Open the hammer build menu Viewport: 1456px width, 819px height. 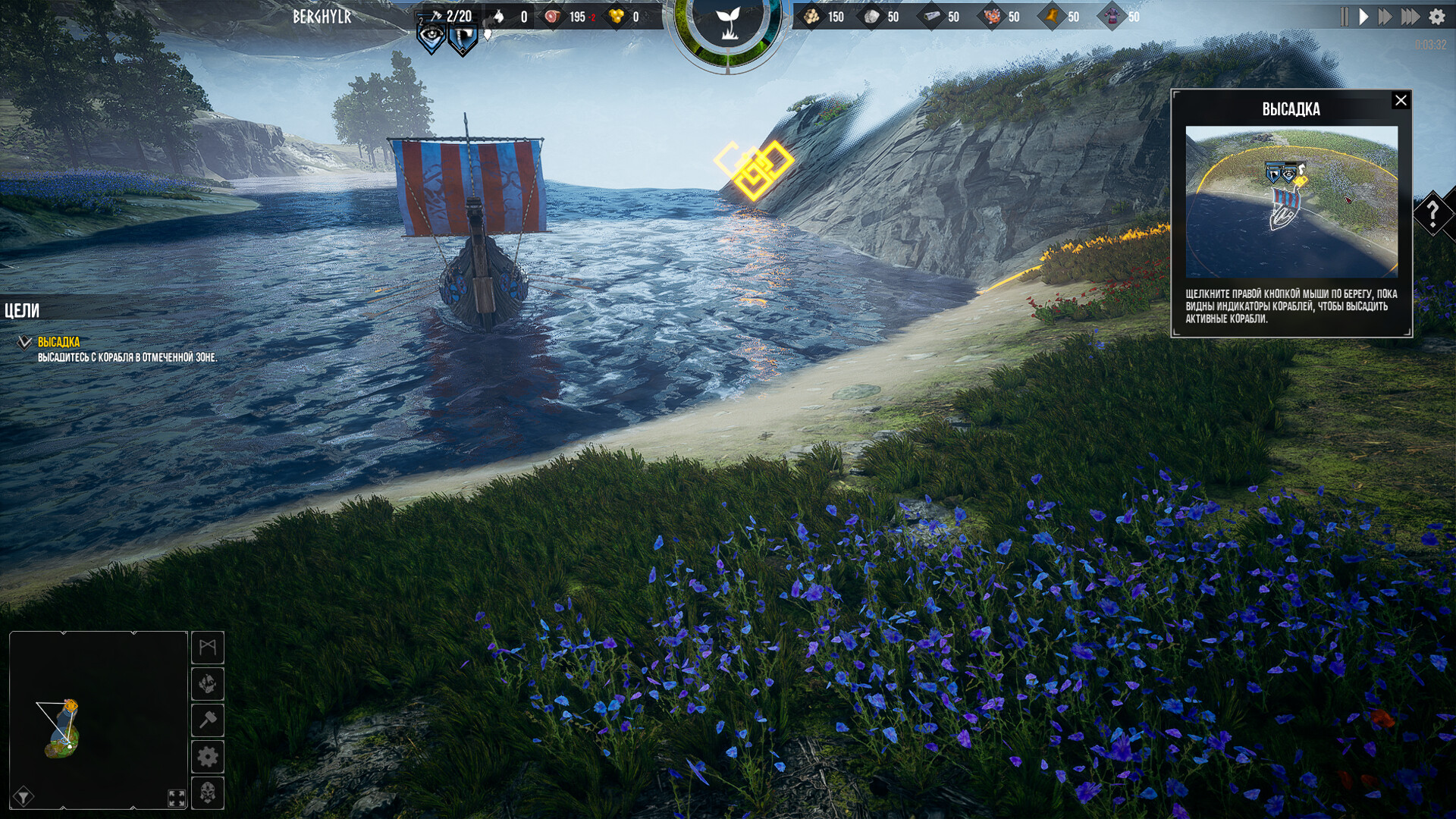tap(208, 720)
